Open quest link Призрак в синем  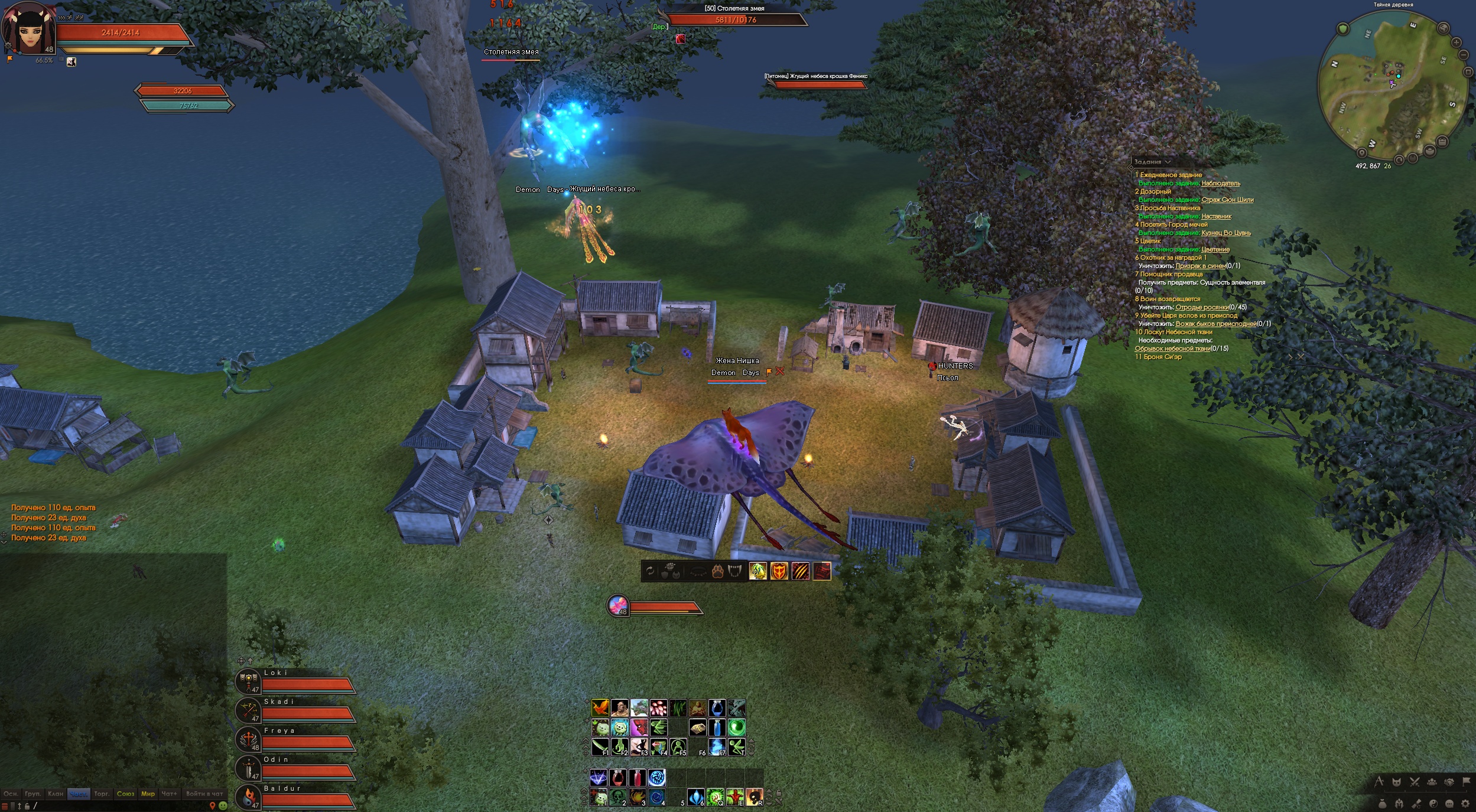[1200, 266]
